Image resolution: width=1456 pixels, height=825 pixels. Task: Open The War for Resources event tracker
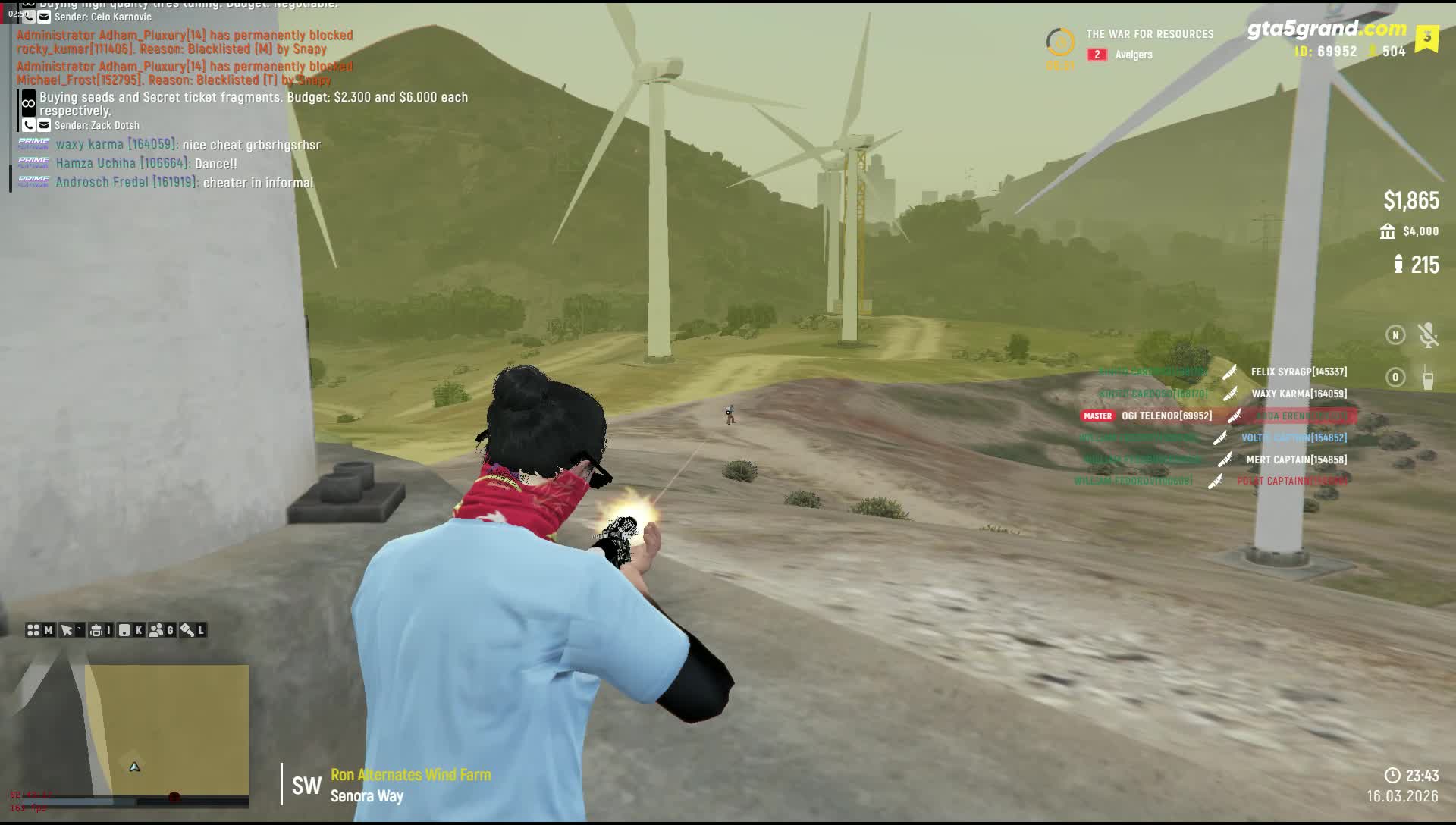point(1149,34)
